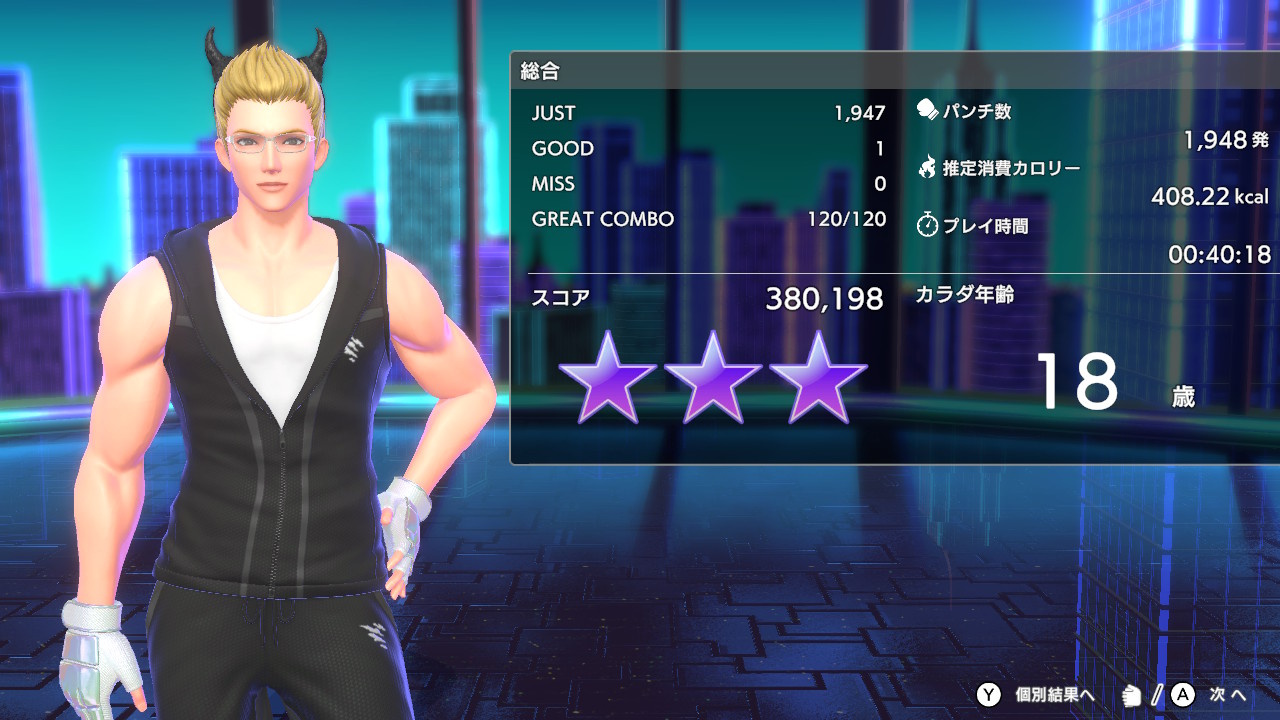Open the individual results (個別結果へ)
1280x720 pixels.
pyautogui.click(x=1038, y=694)
